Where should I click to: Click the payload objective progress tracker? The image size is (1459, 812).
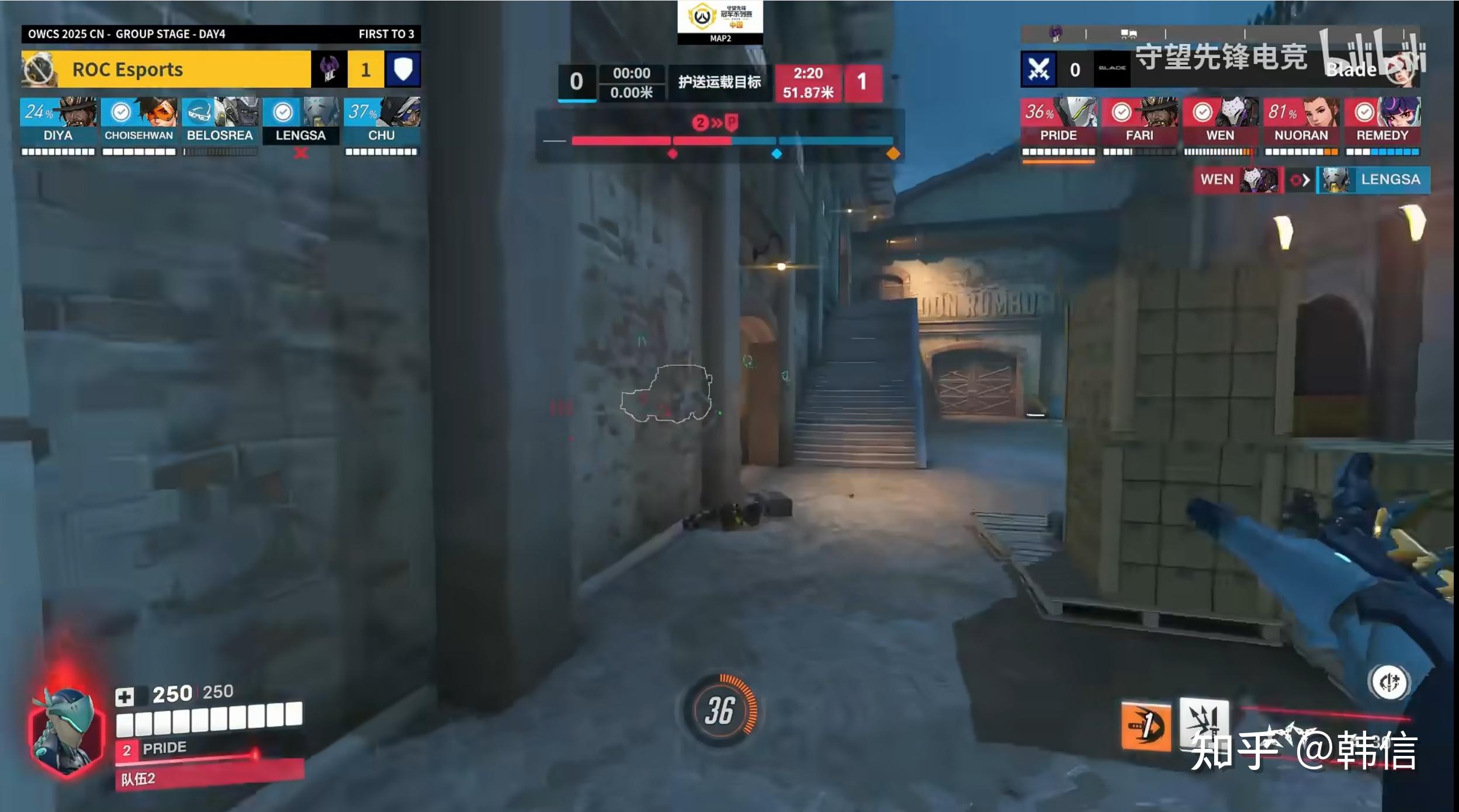(x=720, y=141)
